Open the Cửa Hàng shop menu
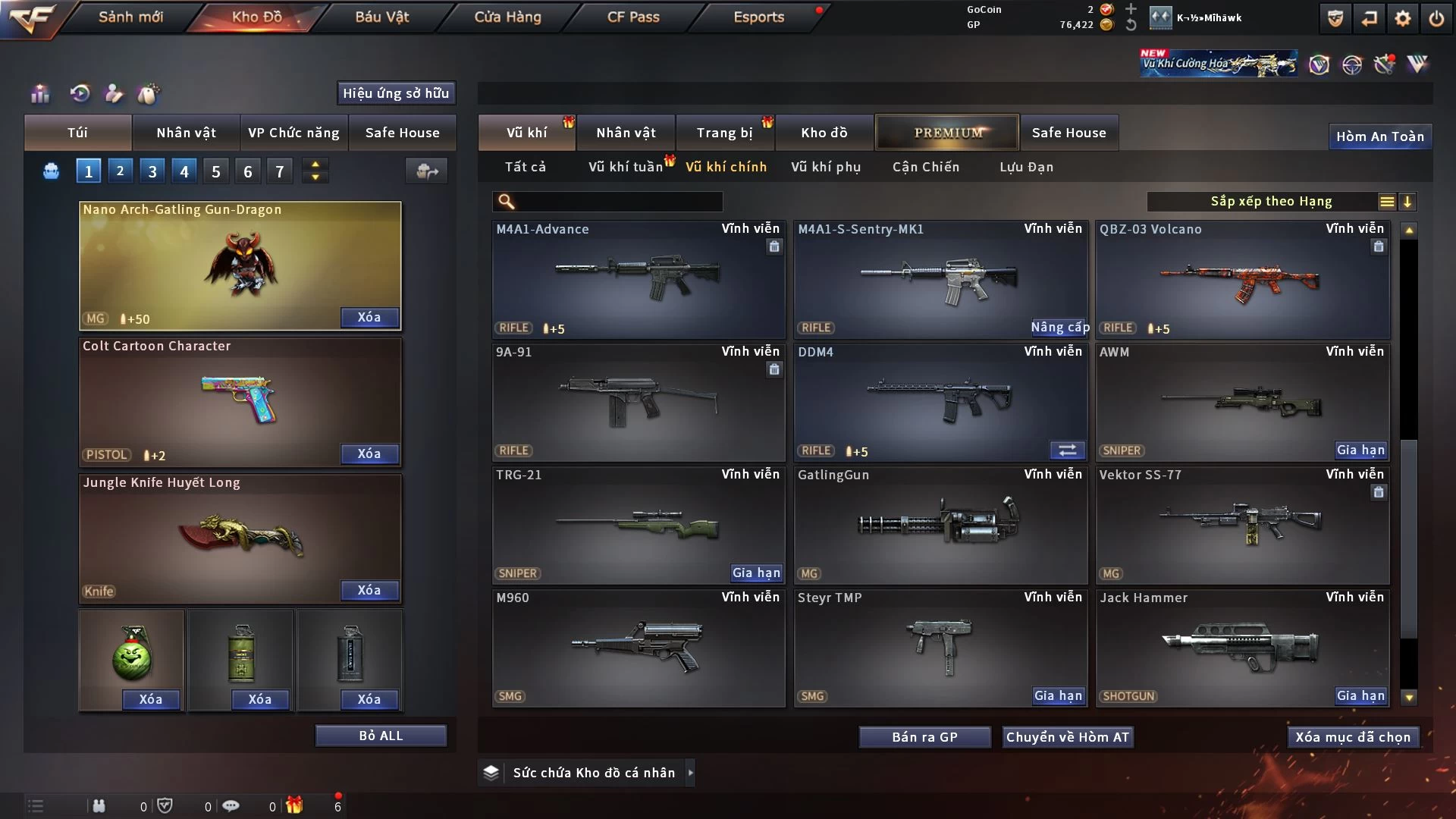This screenshot has height=819, width=1456. click(507, 17)
